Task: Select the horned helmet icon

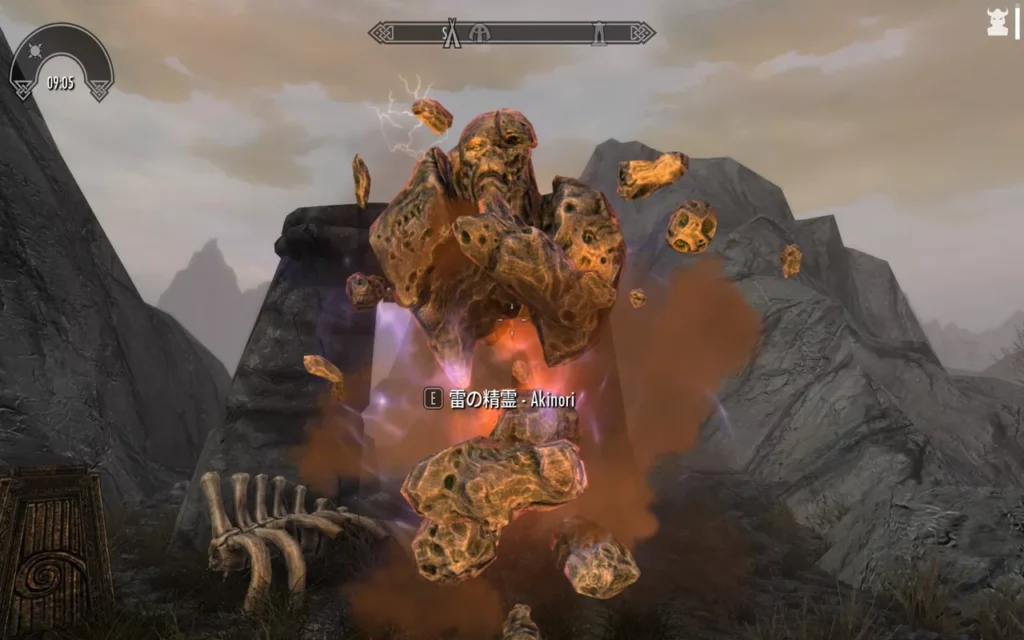Action: [x=997, y=23]
